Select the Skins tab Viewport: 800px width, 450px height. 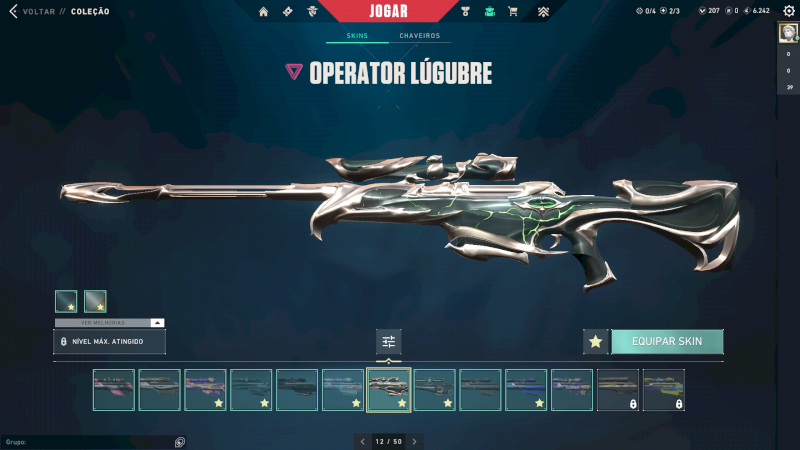pyautogui.click(x=357, y=36)
